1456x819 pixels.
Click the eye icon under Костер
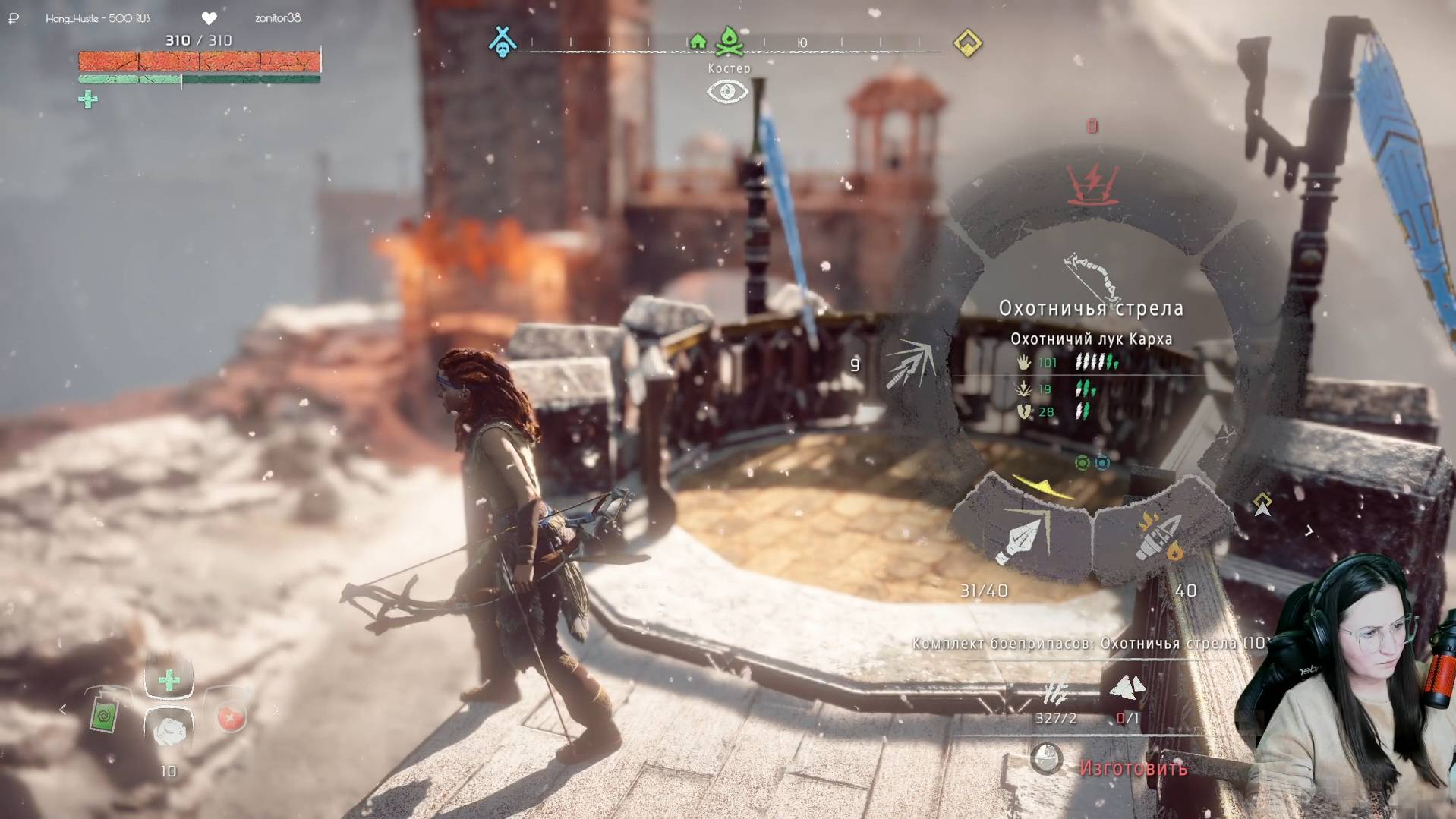click(727, 92)
